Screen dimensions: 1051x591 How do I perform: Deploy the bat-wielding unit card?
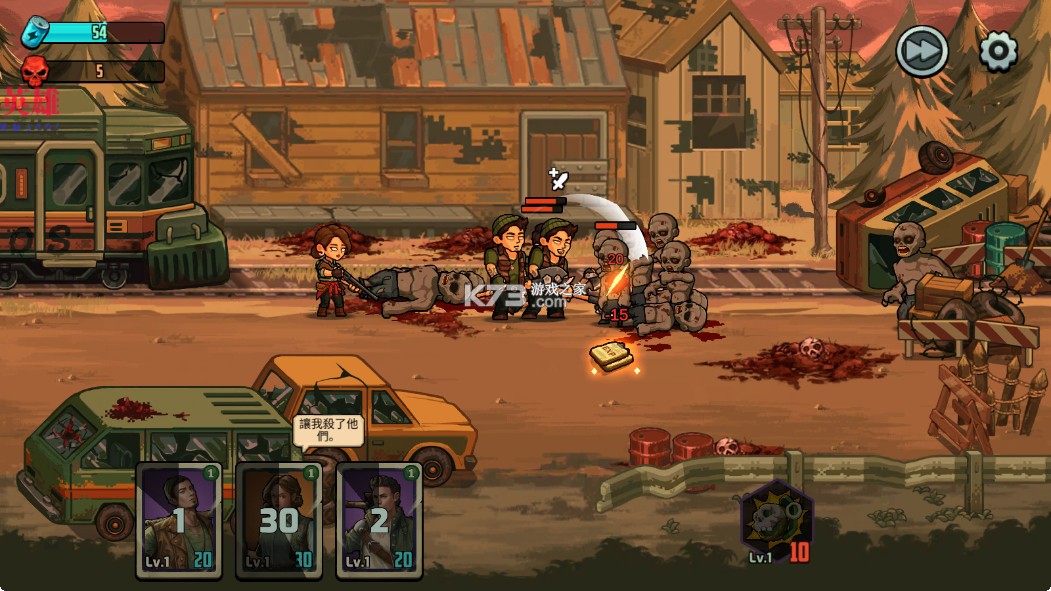point(379,520)
